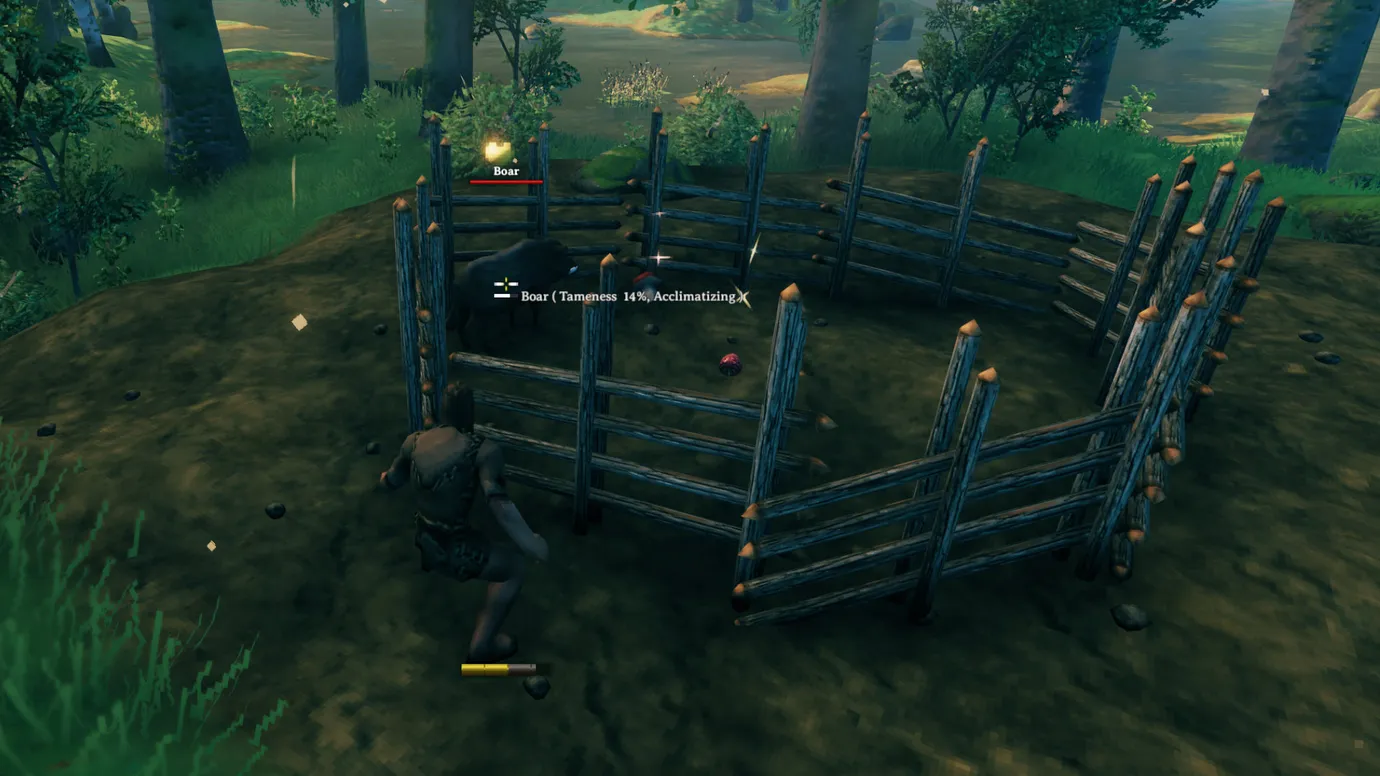Click the floating yellow particle left of the player
The image size is (1380, 776).
point(208,545)
